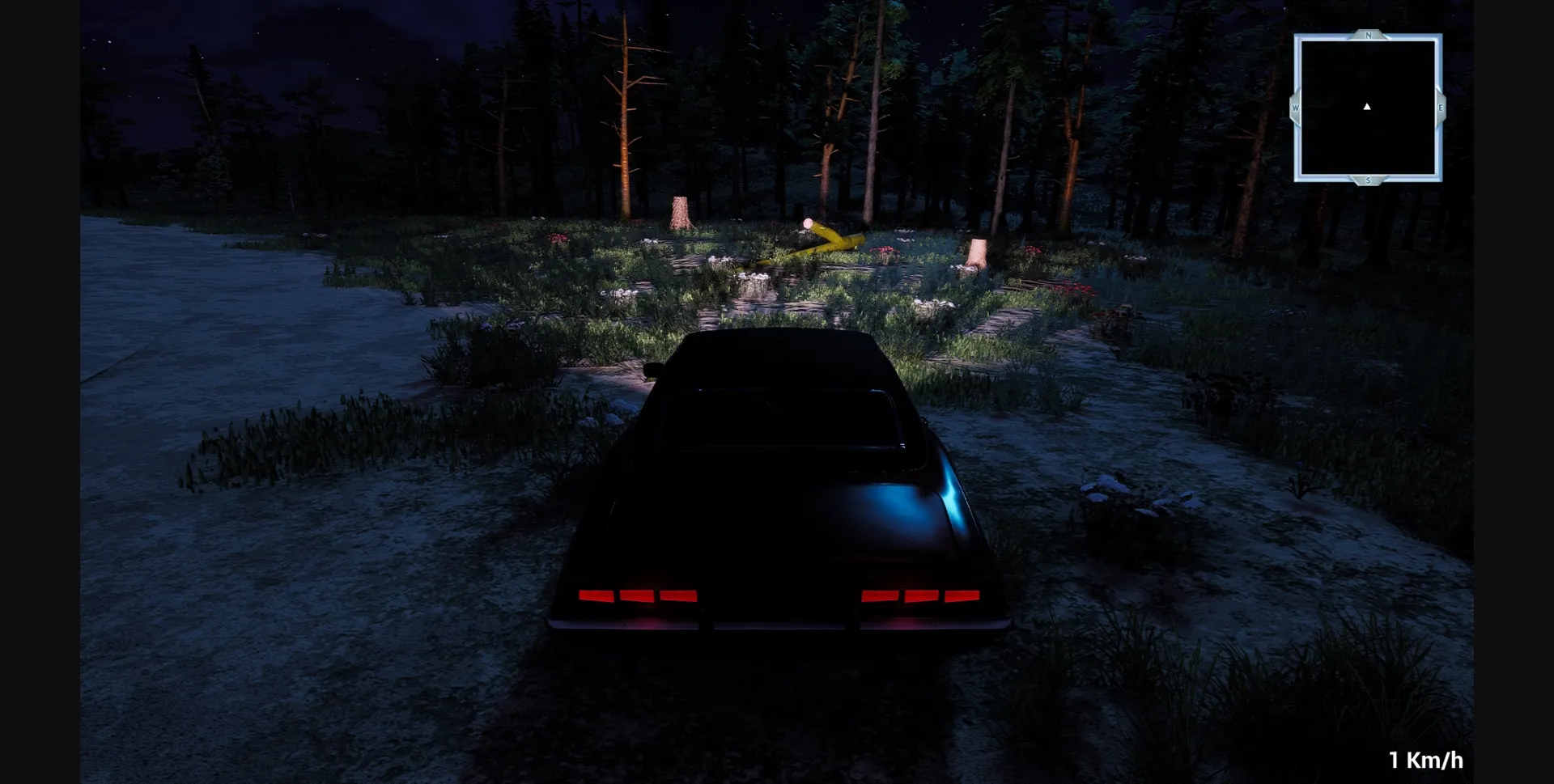
Task: Click the E marker on the compass
Action: pyautogui.click(x=1440, y=108)
